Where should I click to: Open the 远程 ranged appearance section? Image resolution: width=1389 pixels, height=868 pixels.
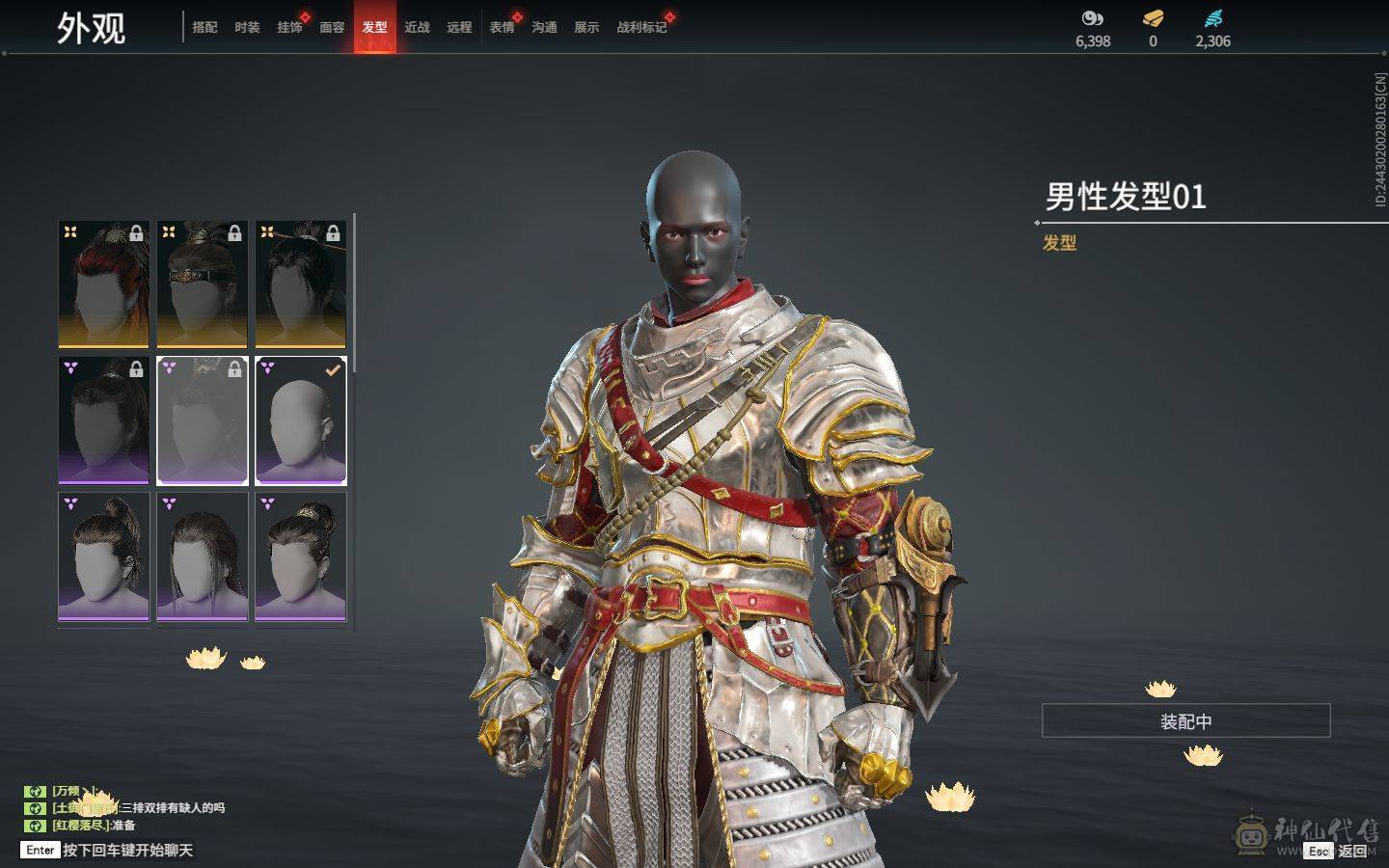click(459, 27)
